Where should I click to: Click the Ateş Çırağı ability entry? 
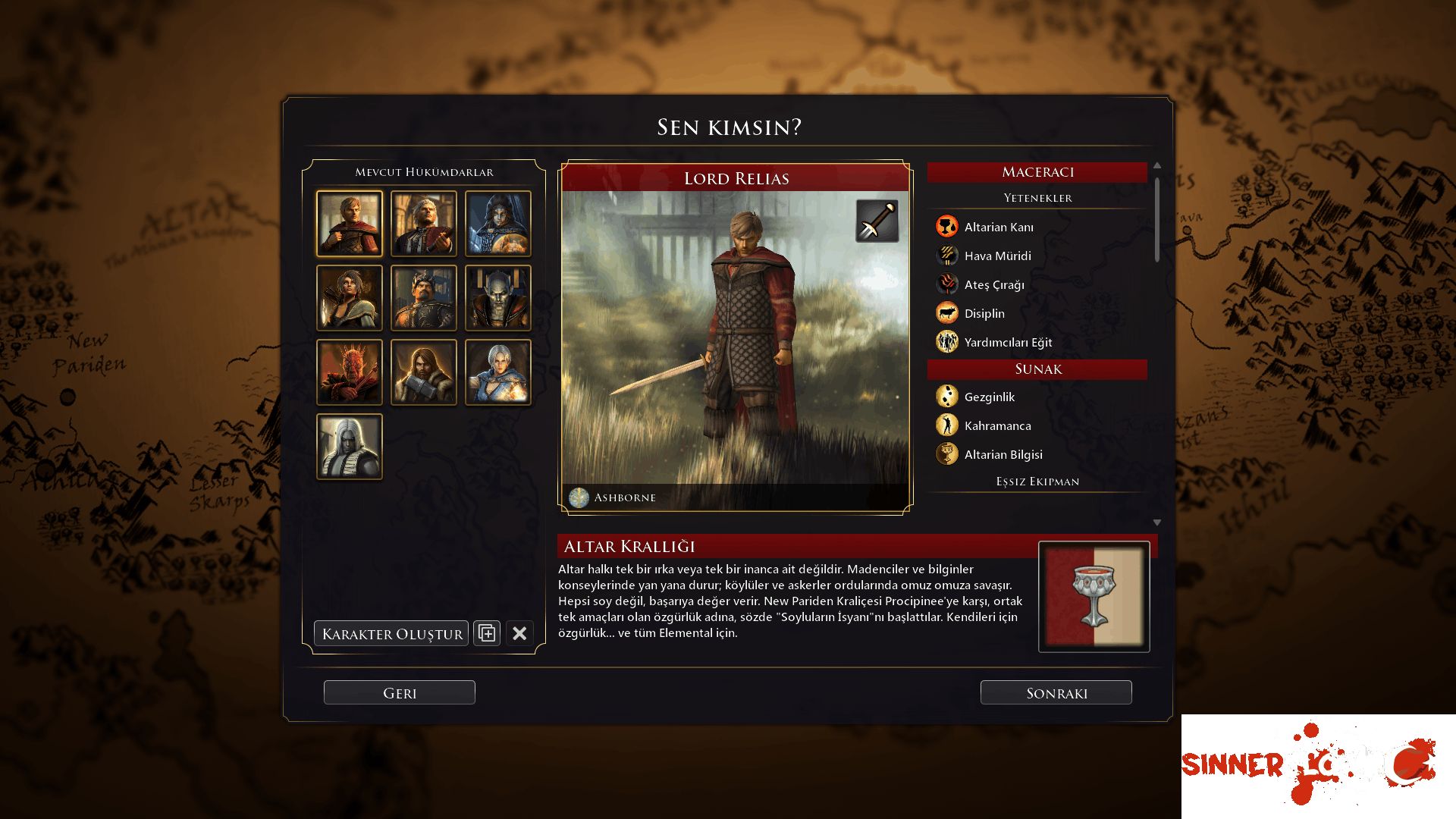click(993, 284)
